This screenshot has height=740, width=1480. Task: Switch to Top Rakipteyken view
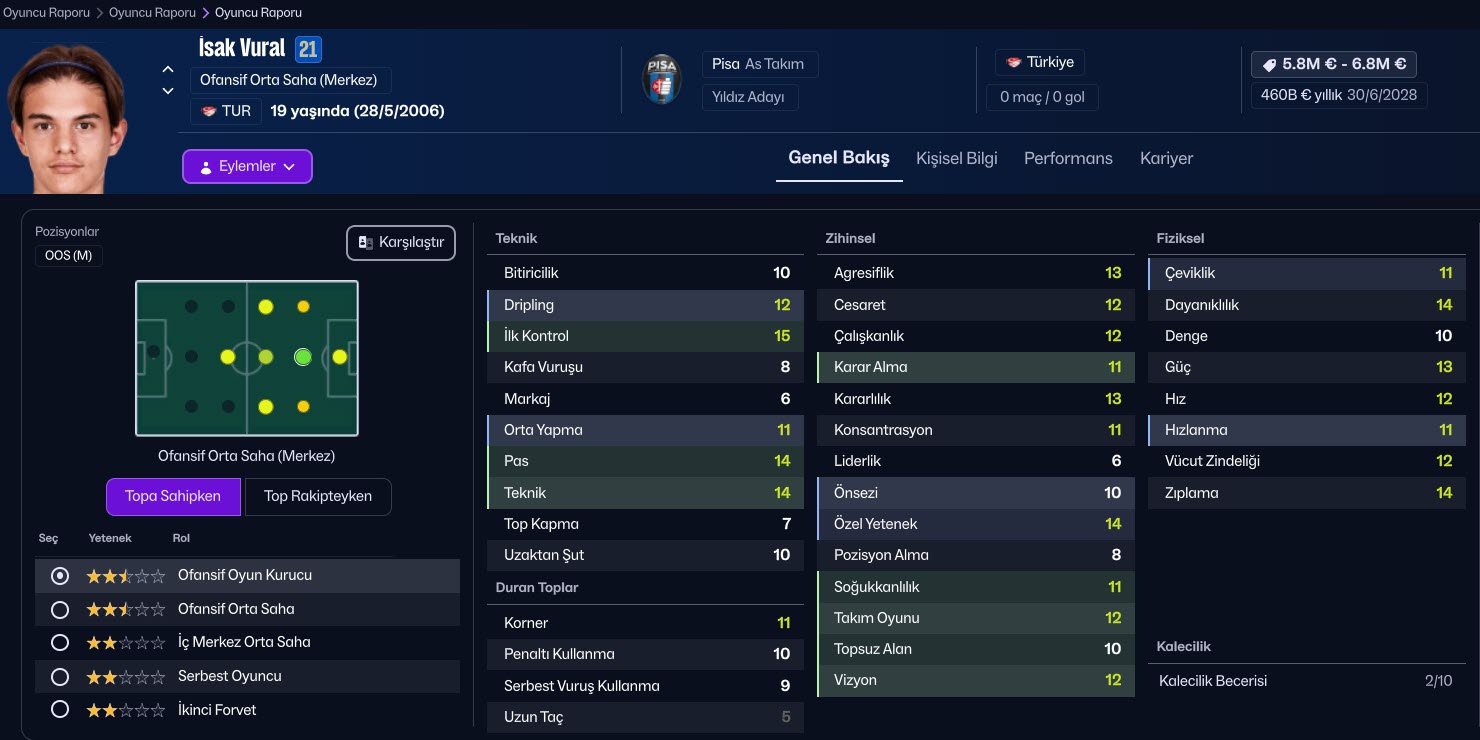(317, 496)
